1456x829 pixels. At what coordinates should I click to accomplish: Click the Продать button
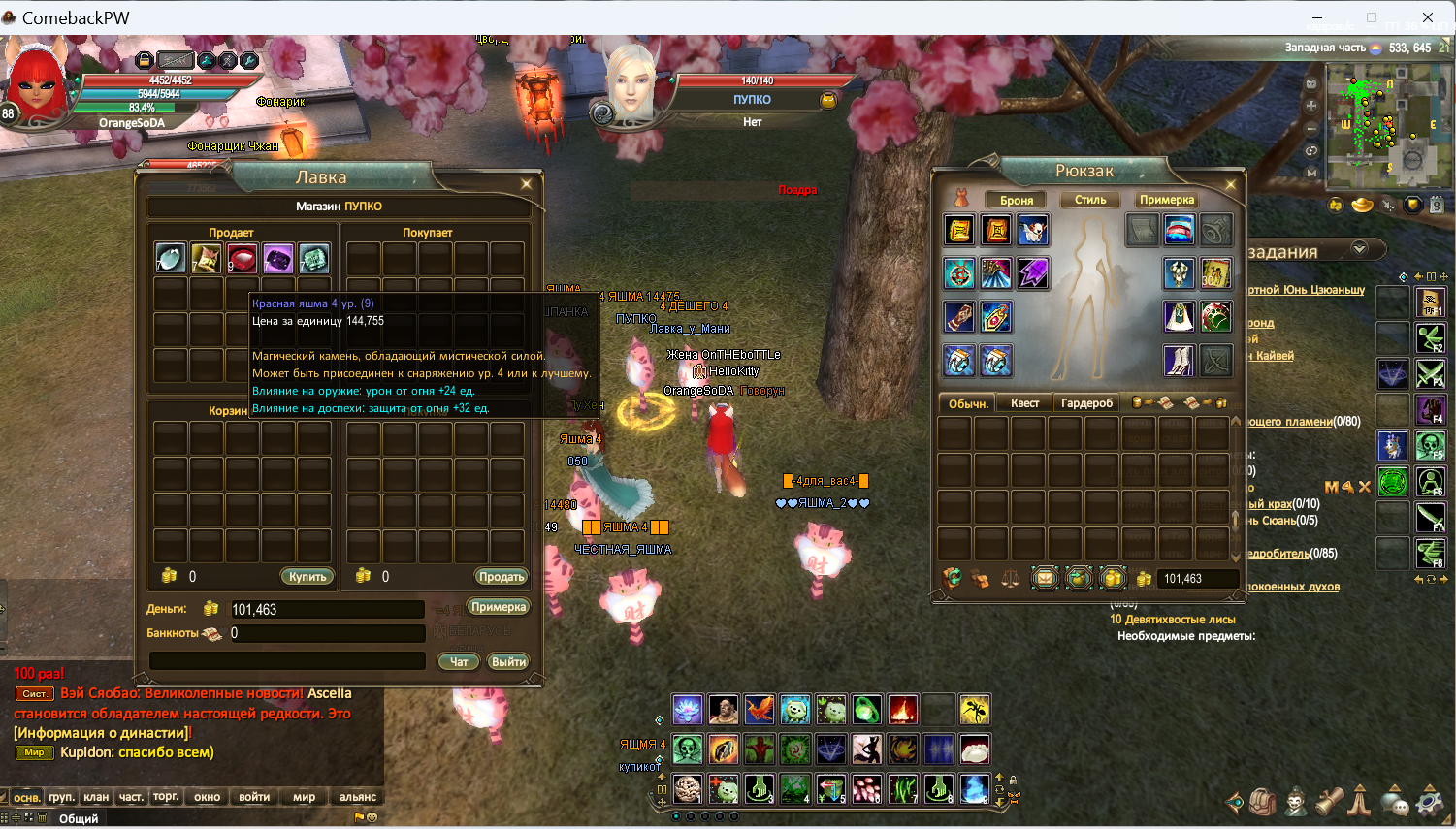click(x=501, y=577)
